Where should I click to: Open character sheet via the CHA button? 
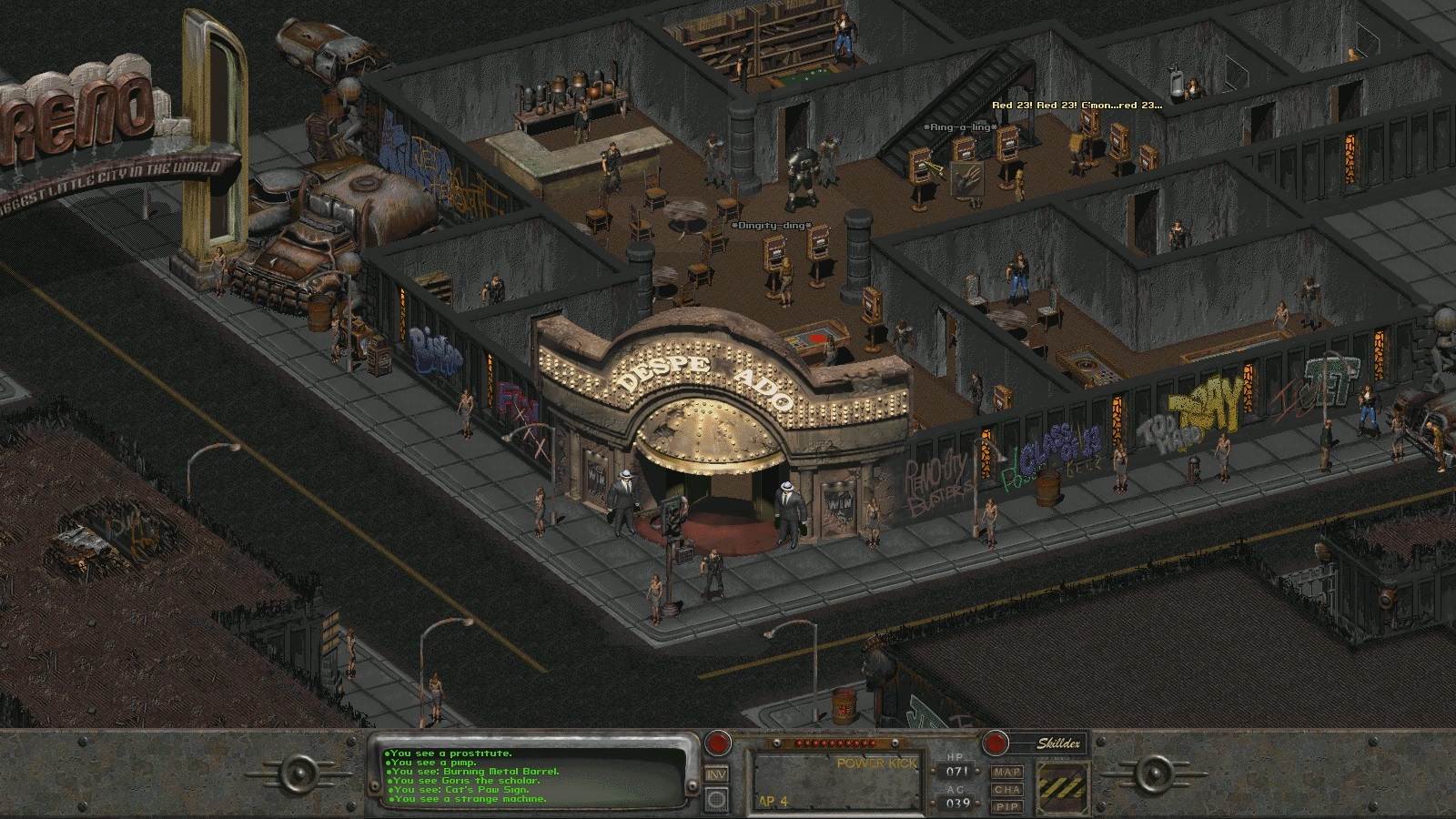(1008, 790)
